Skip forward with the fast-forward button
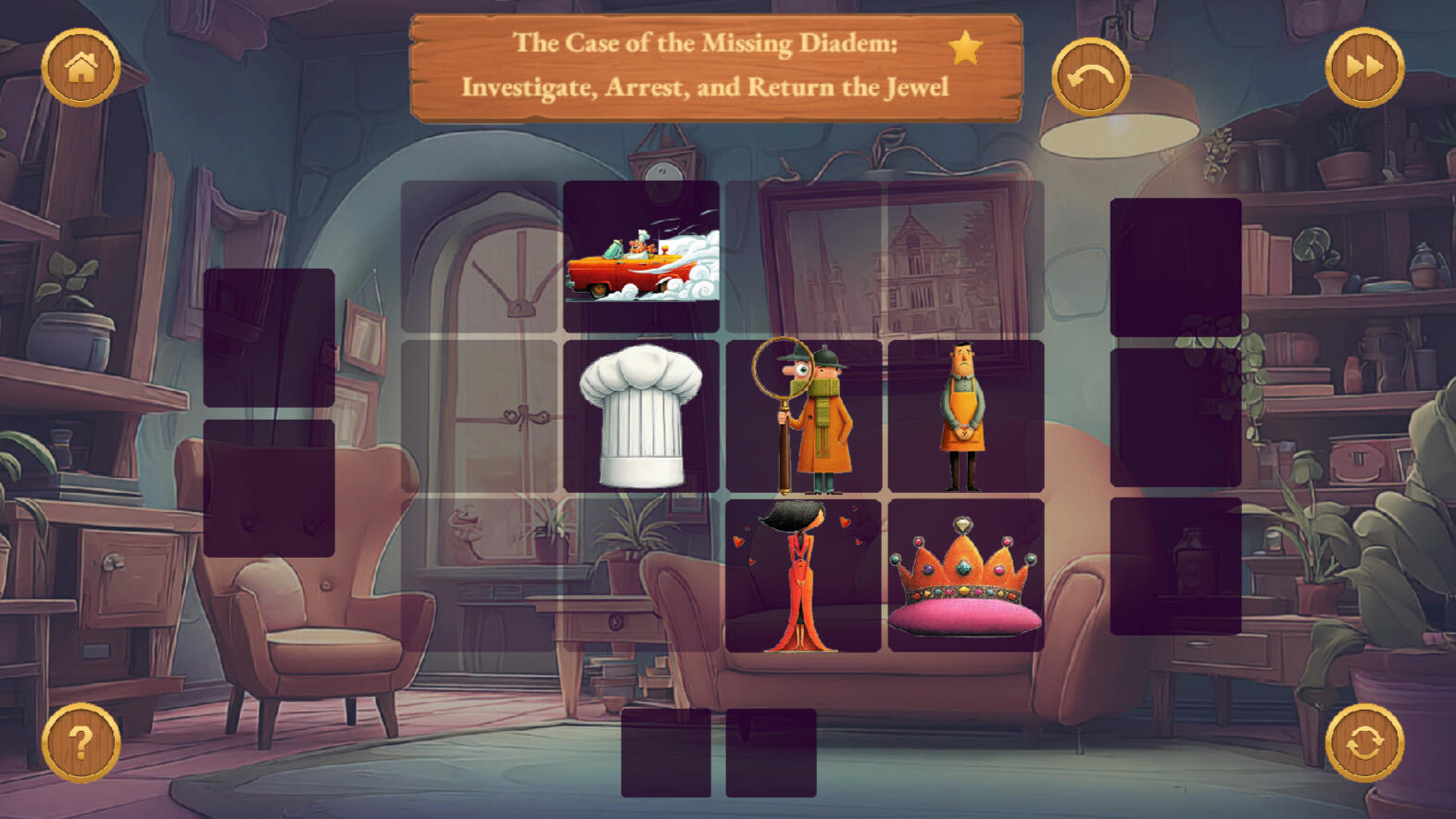The image size is (1456, 819). click(x=1364, y=68)
